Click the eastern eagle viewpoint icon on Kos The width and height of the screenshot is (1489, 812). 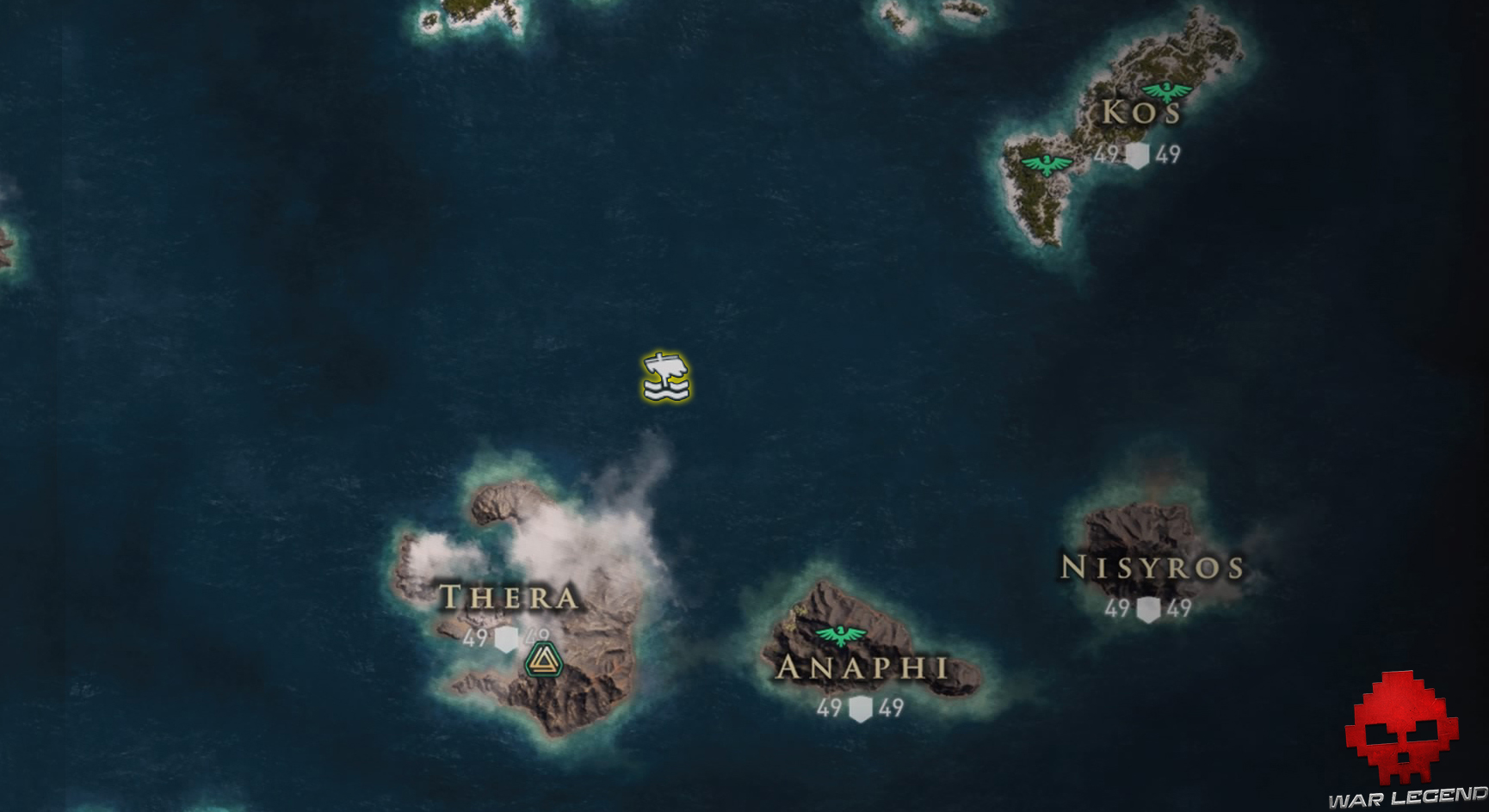1165,89
